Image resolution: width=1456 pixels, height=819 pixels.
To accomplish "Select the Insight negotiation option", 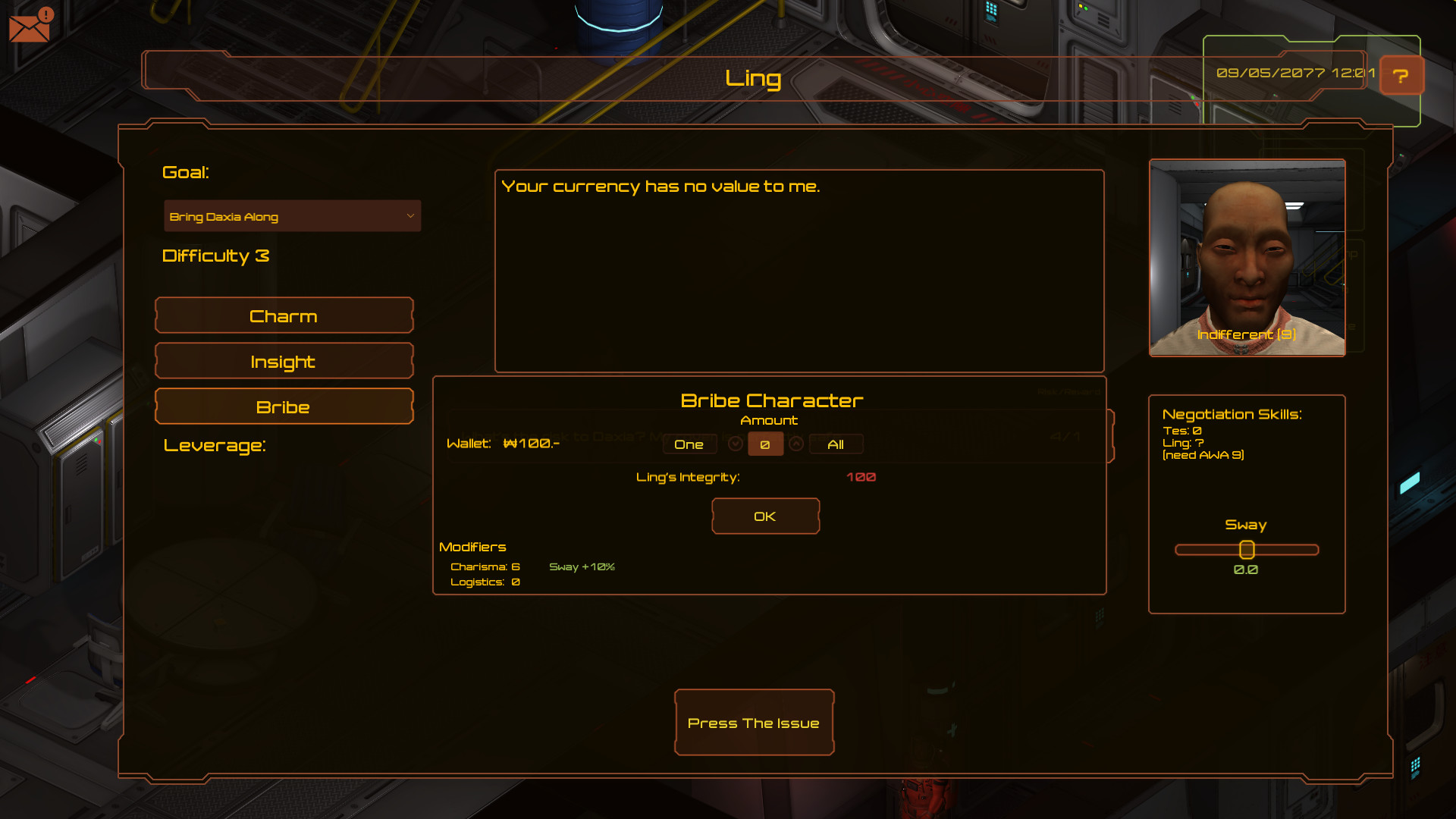I will (x=284, y=361).
